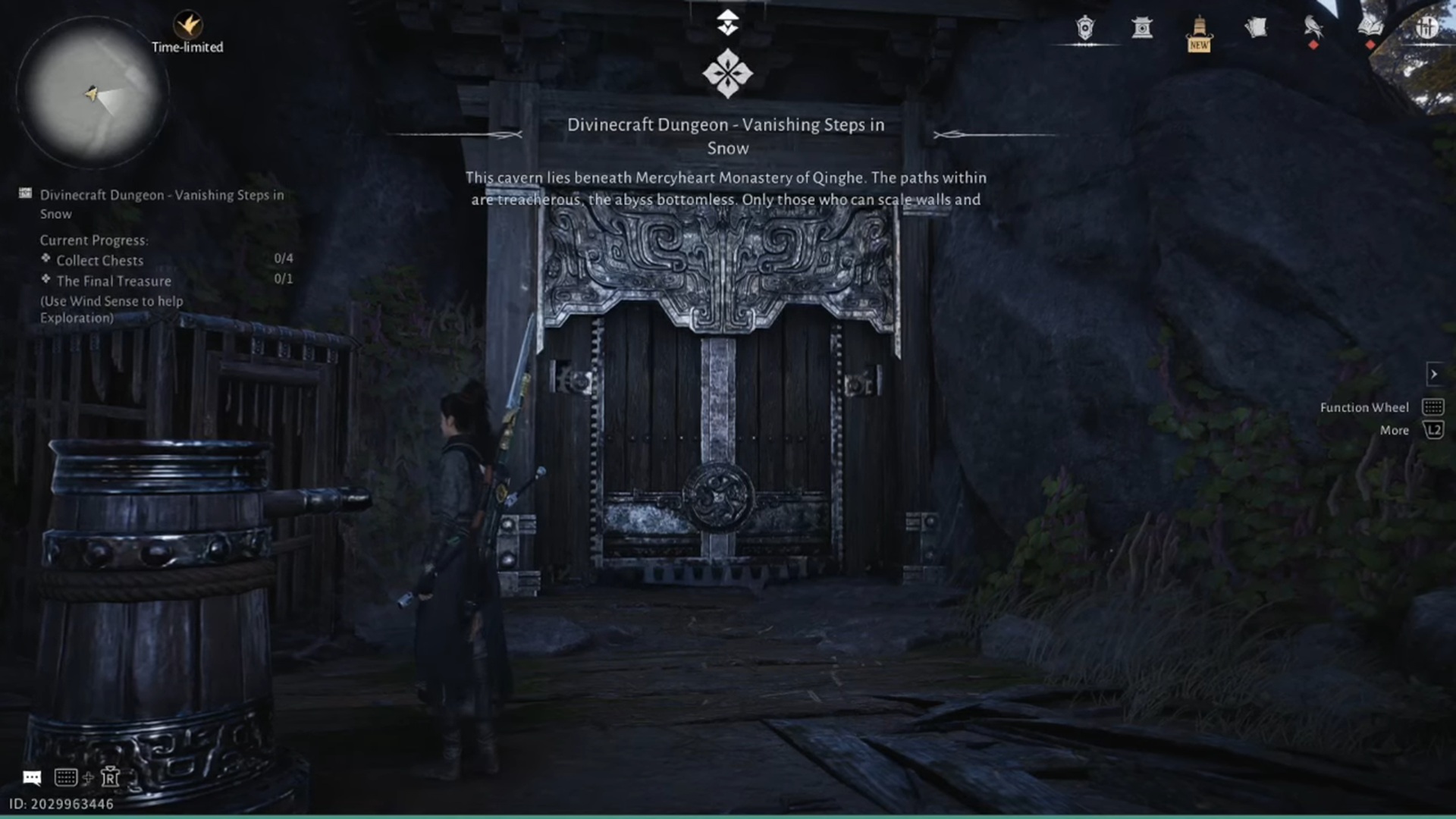Open the shield emblem menu icon
Image resolution: width=1456 pixels, height=819 pixels.
click(1084, 27)
